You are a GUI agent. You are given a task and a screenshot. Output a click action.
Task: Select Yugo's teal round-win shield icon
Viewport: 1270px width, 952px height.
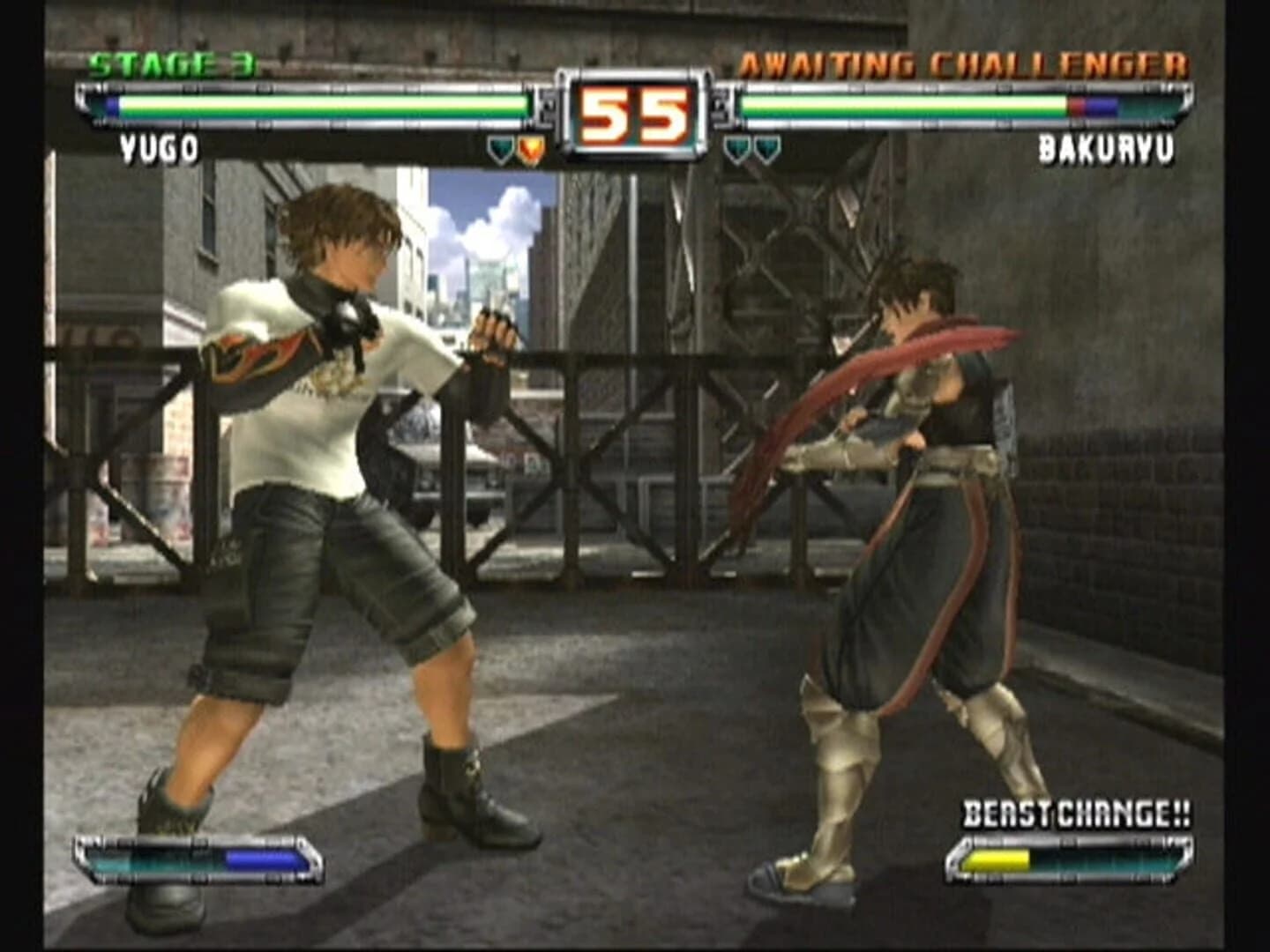[x=500, y=149]
